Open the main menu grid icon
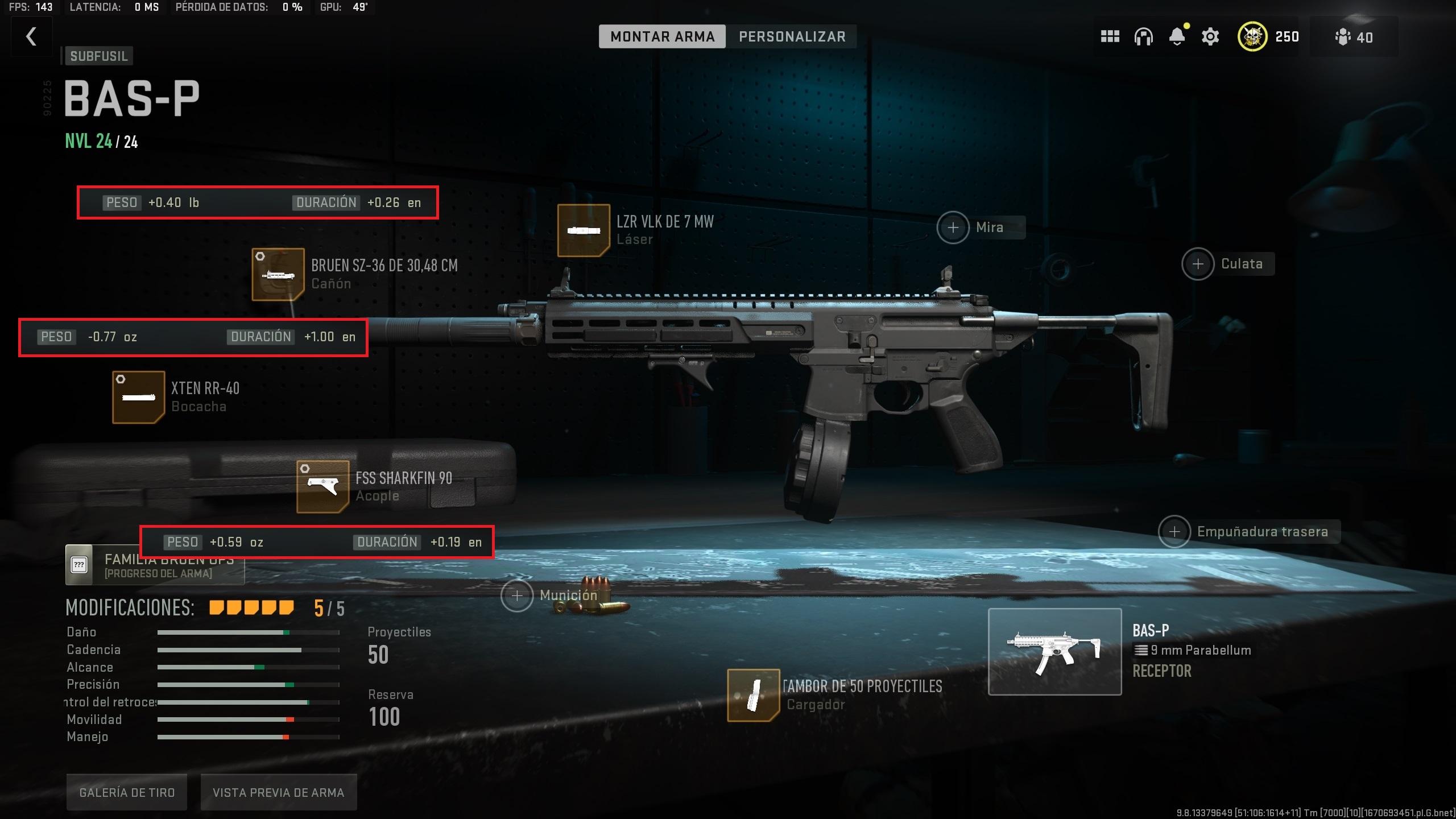 (x=1110, y=36)
